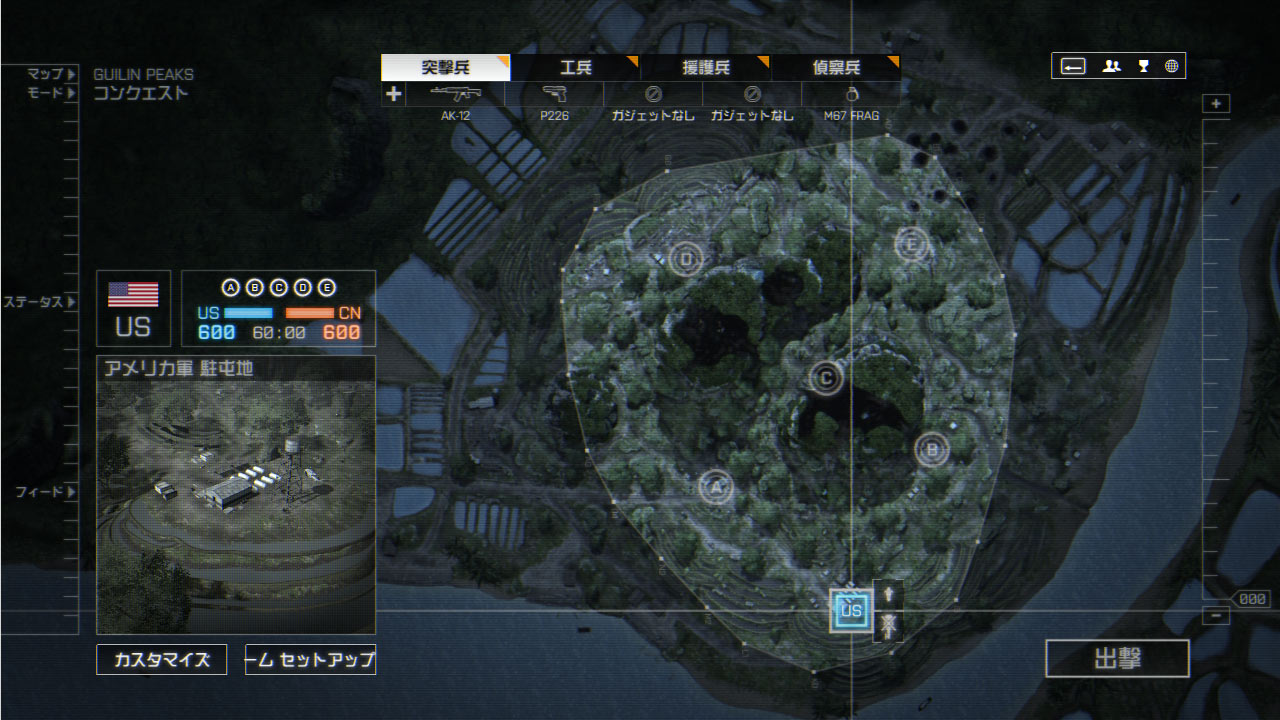This screenshot has width=1280, height=720.
Task: Select capture point A on the map
Action: pos(715,488)
